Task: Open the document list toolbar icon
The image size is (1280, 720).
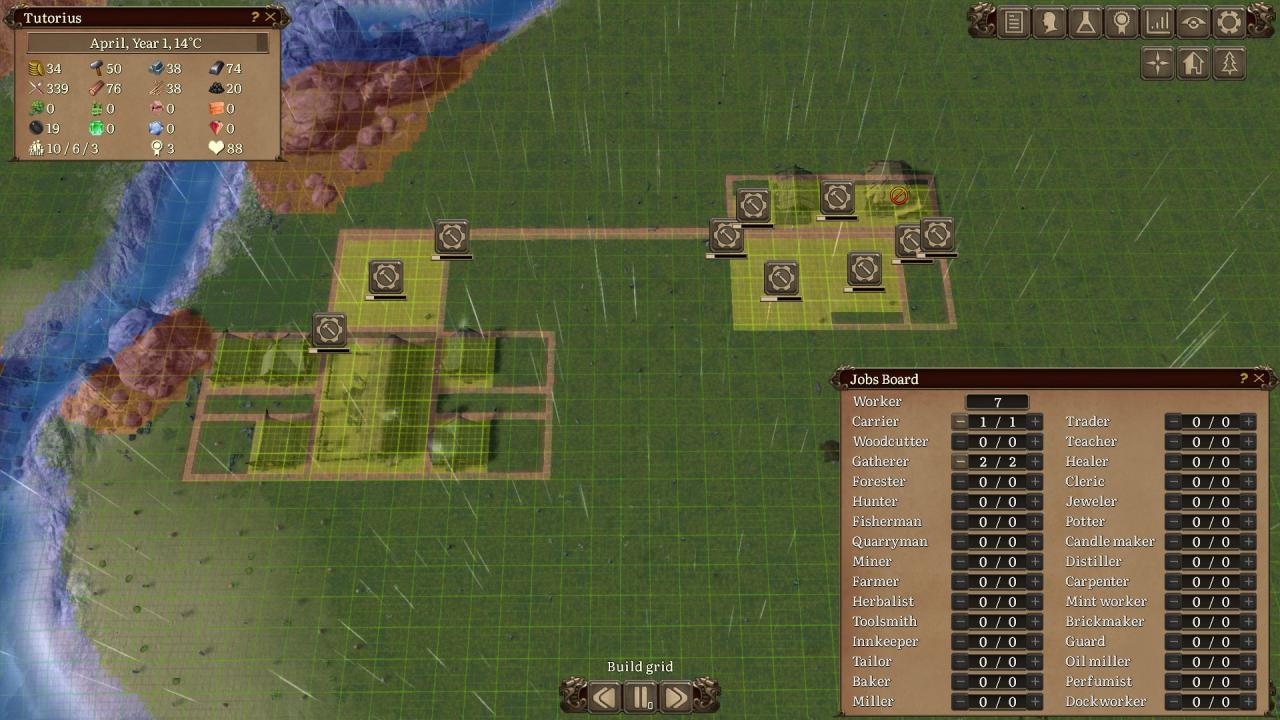Action: coord(1014,22)
